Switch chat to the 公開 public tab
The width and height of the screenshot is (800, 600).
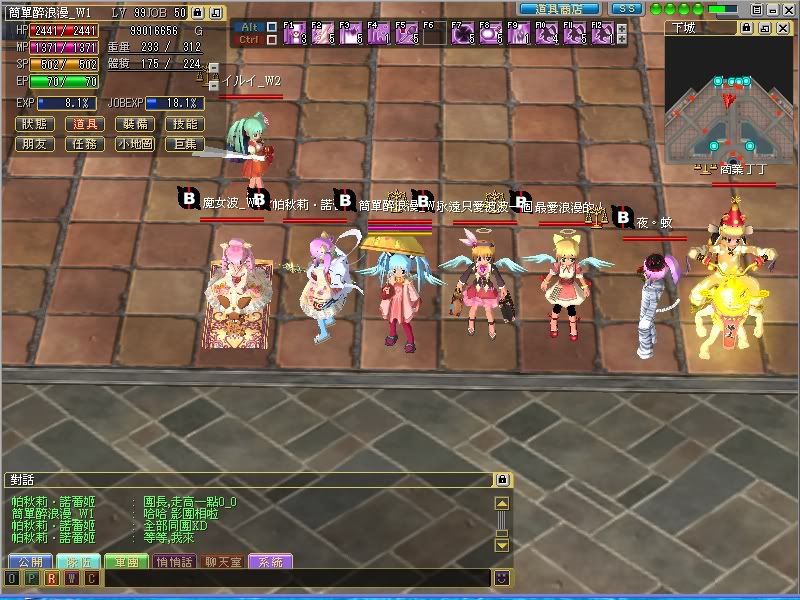point(29,562)
